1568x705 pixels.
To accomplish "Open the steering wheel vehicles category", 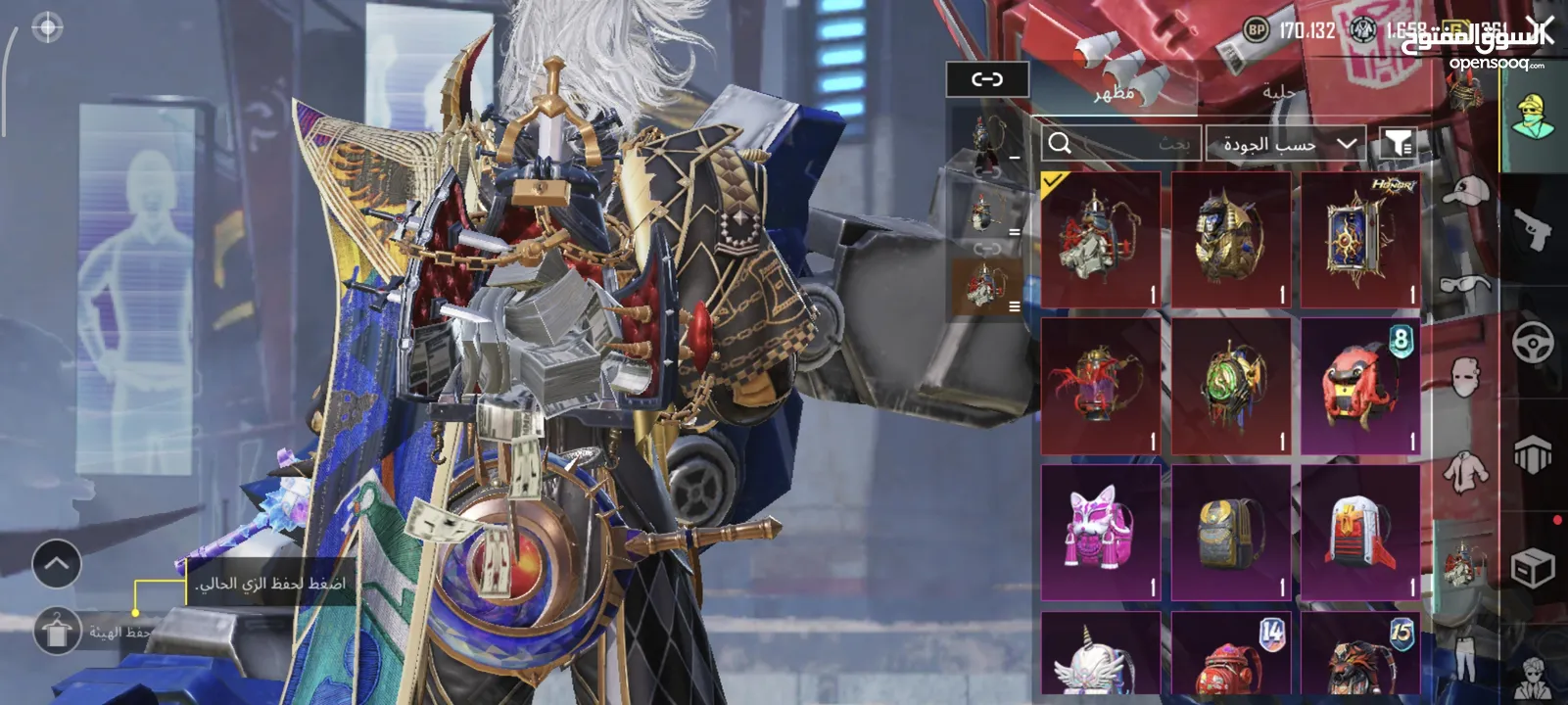I will tap(1533, 344).
